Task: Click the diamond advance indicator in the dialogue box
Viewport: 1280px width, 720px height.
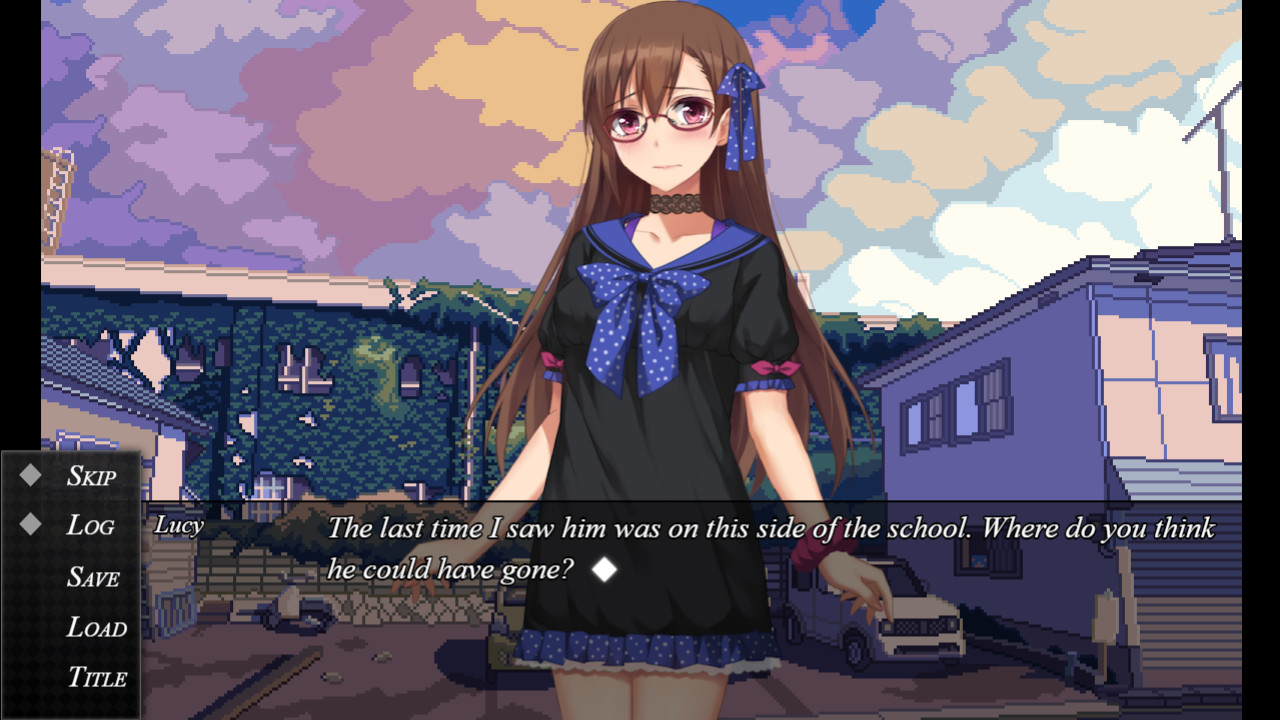Action: point(603,570)
